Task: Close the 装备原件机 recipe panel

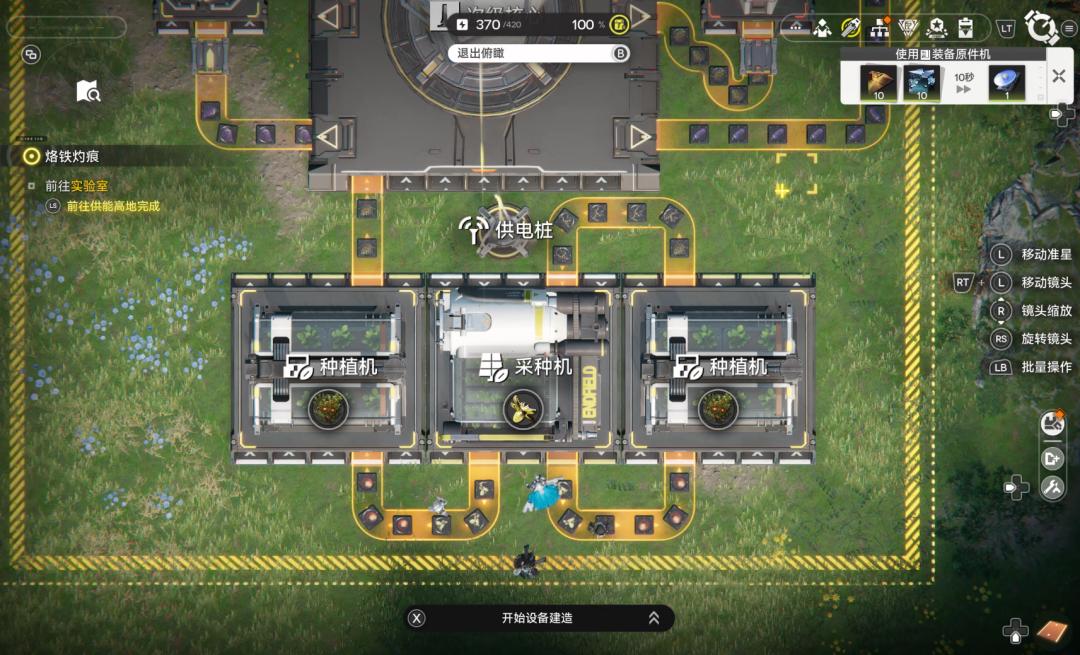Action: coord(1059,76)
